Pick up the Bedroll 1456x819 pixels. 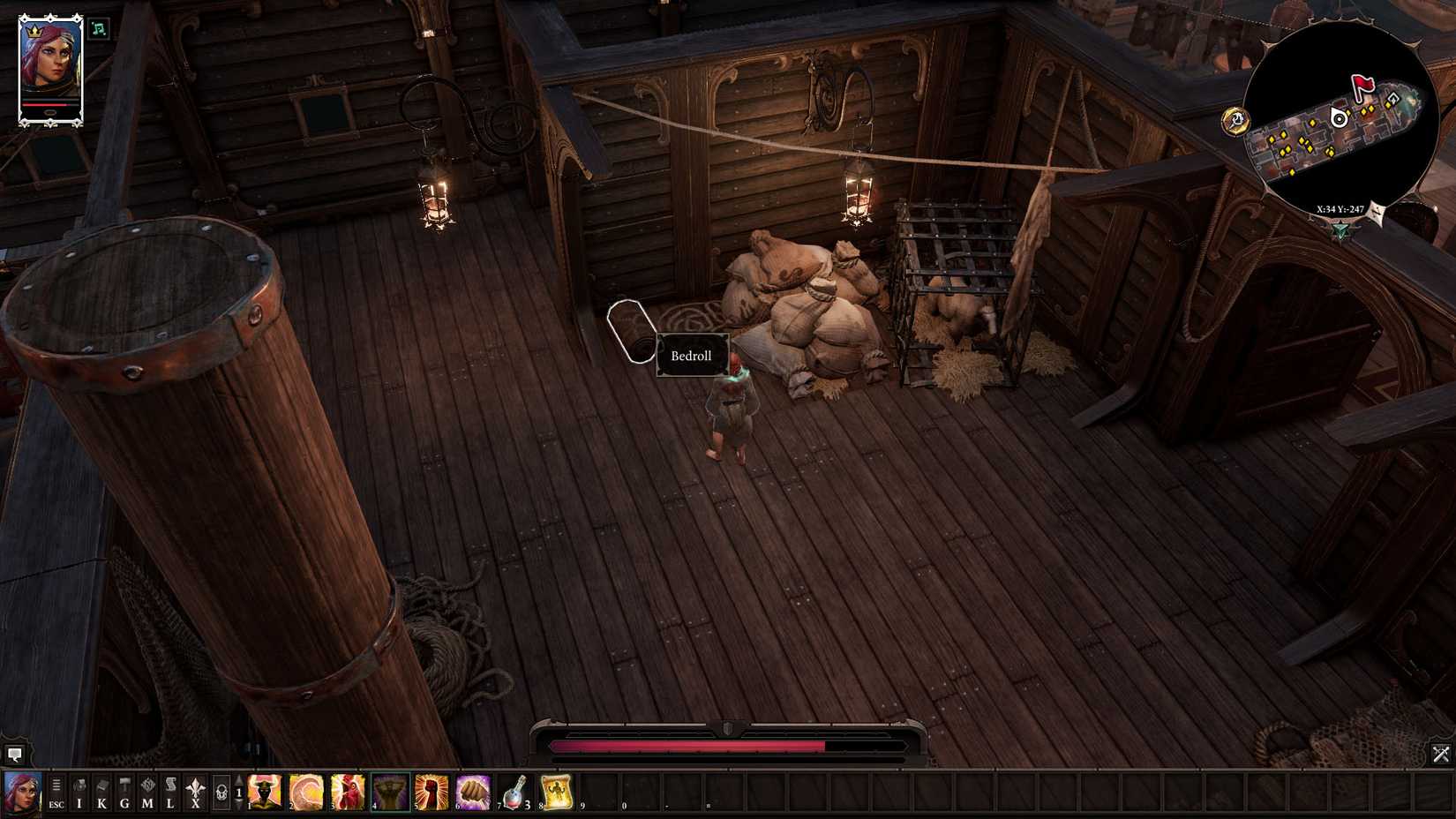point(631,331)
